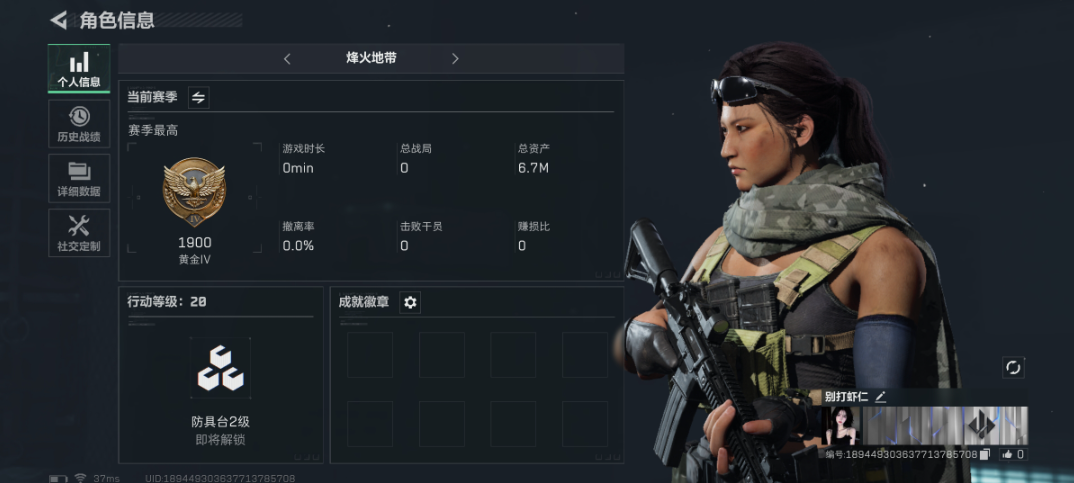
Task: Select the name card banner
Action: coord(945,426)
